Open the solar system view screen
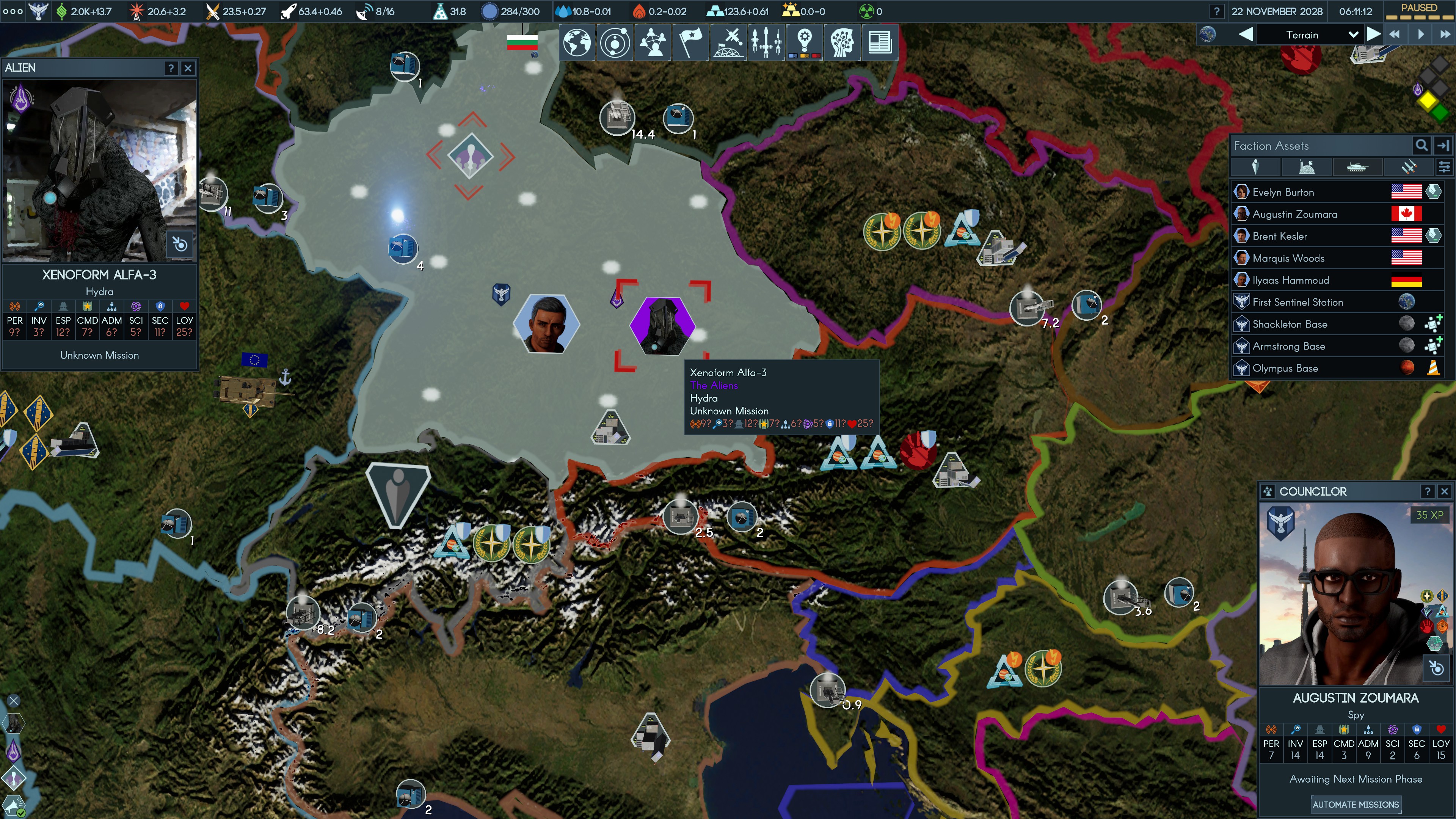Screen dimensions: 1456x819 615,42
